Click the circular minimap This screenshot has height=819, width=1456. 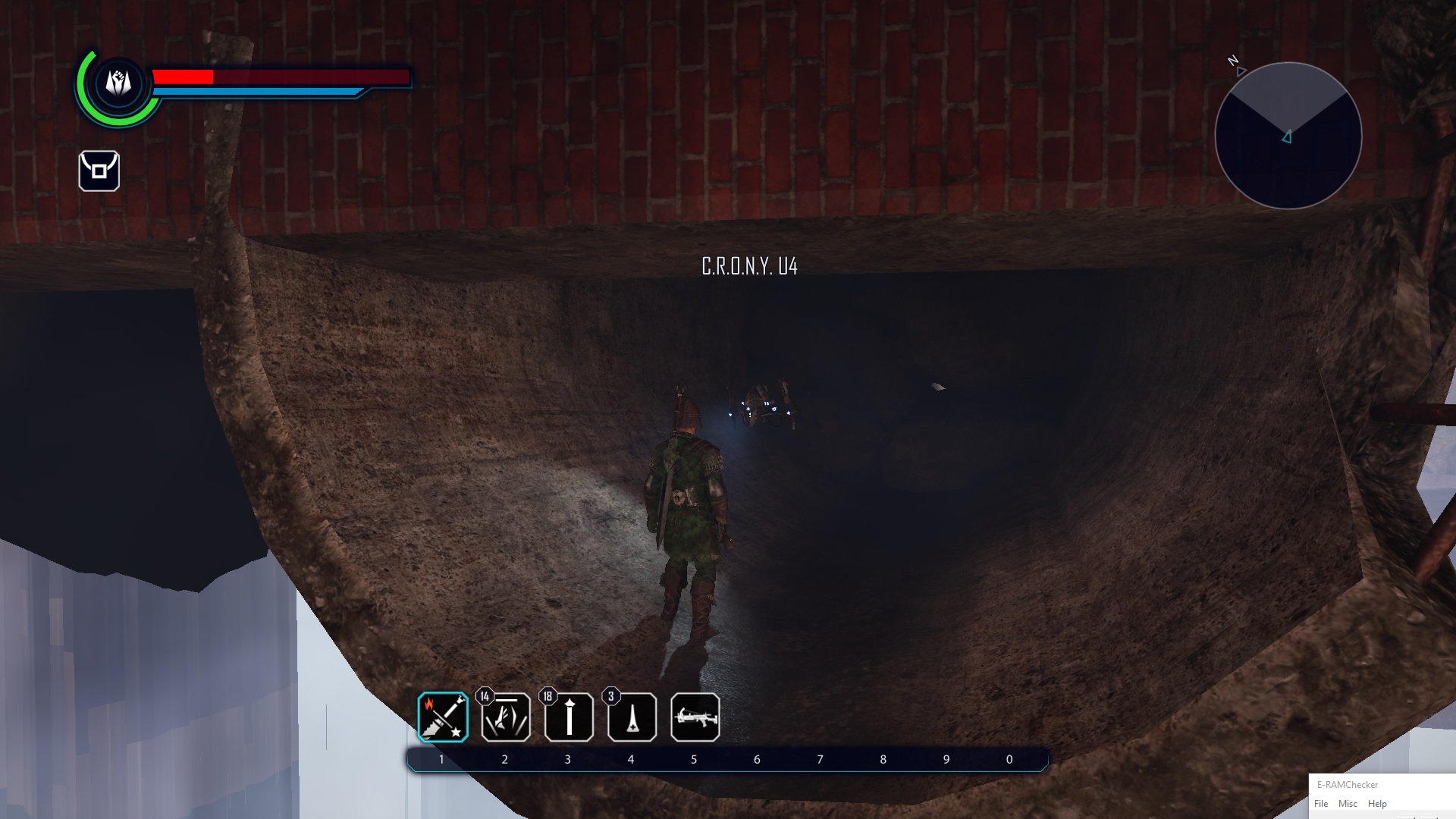(x=1288, y=136)
